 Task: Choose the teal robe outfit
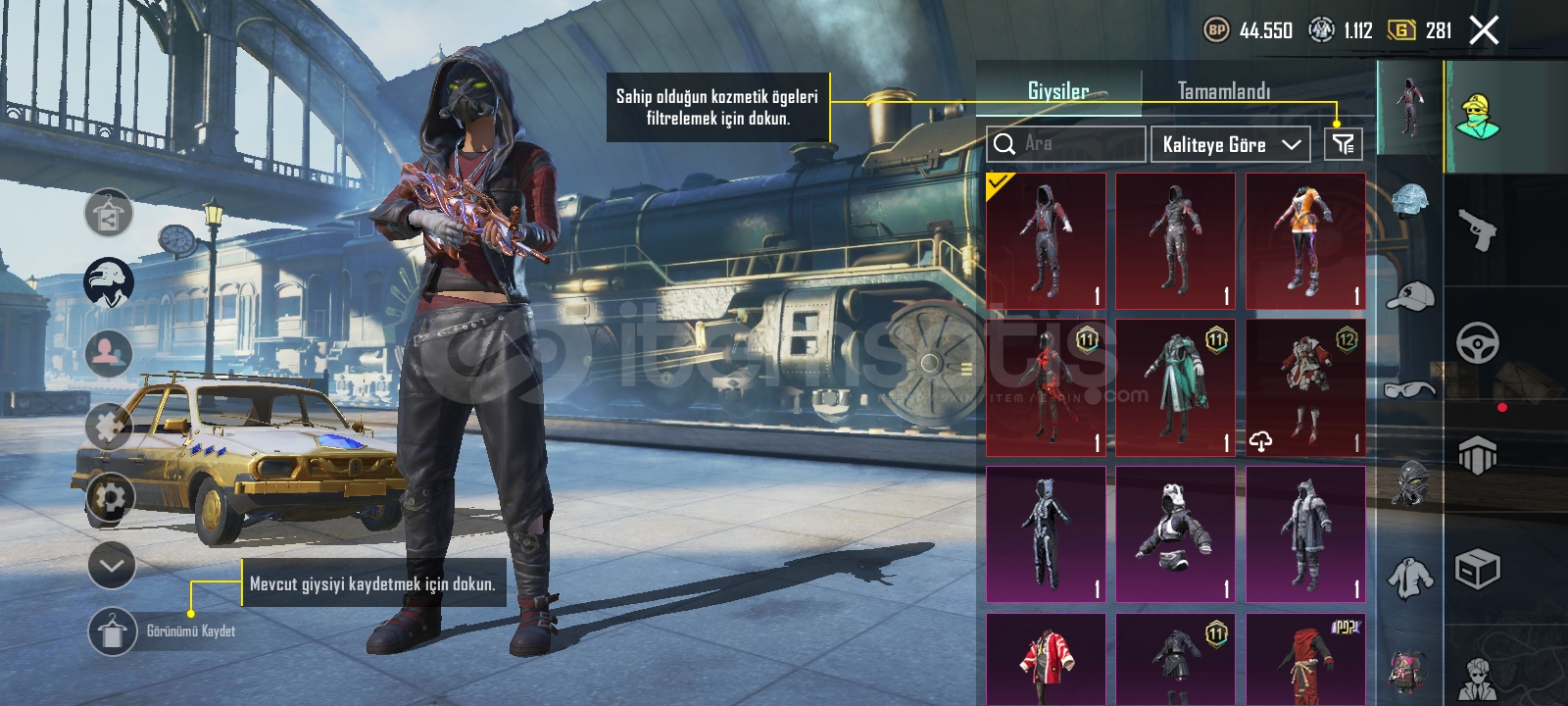tap(1175, 387)
